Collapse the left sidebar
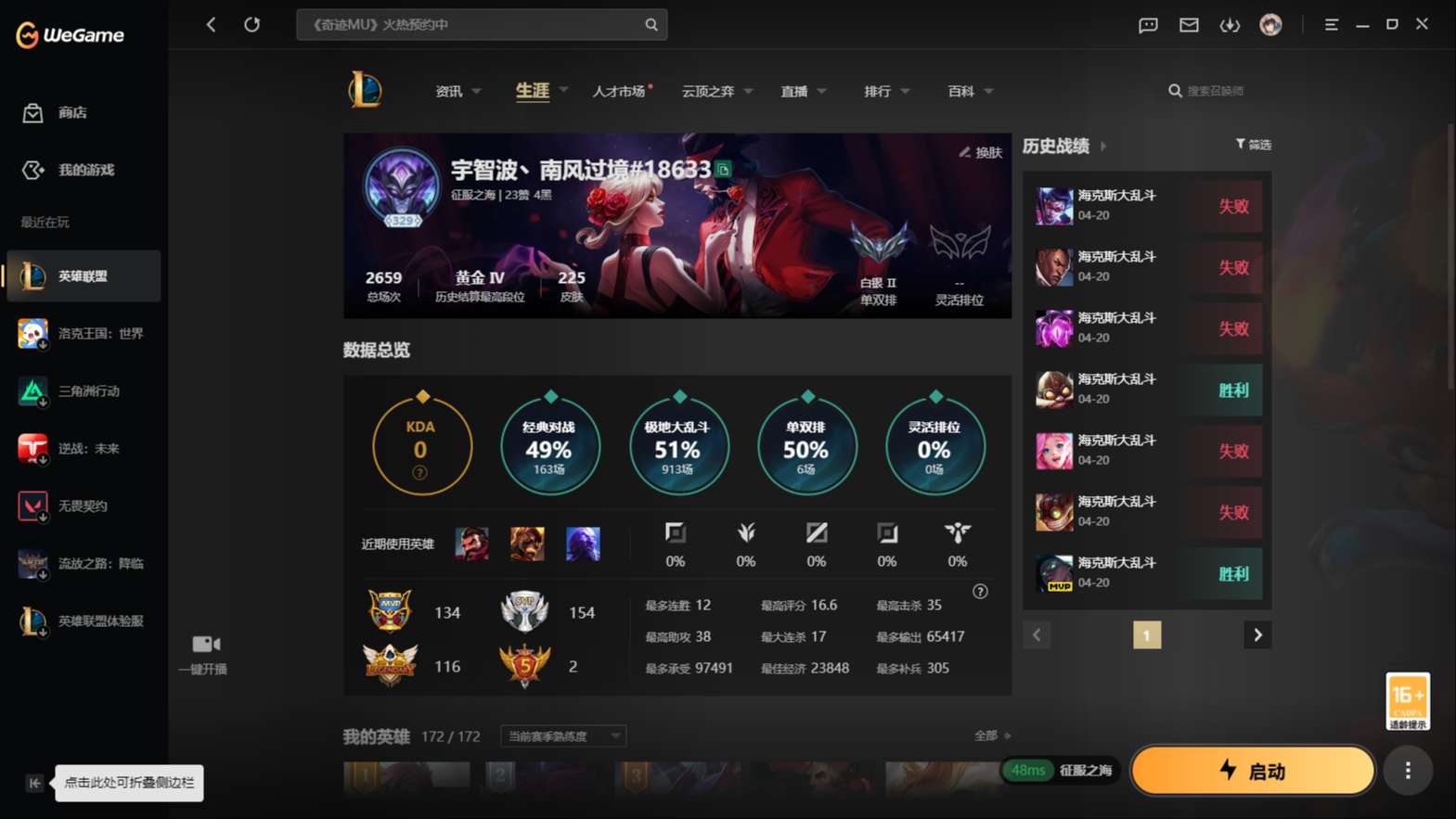Viewport: 1456px width, 819px height. (33, 783)
